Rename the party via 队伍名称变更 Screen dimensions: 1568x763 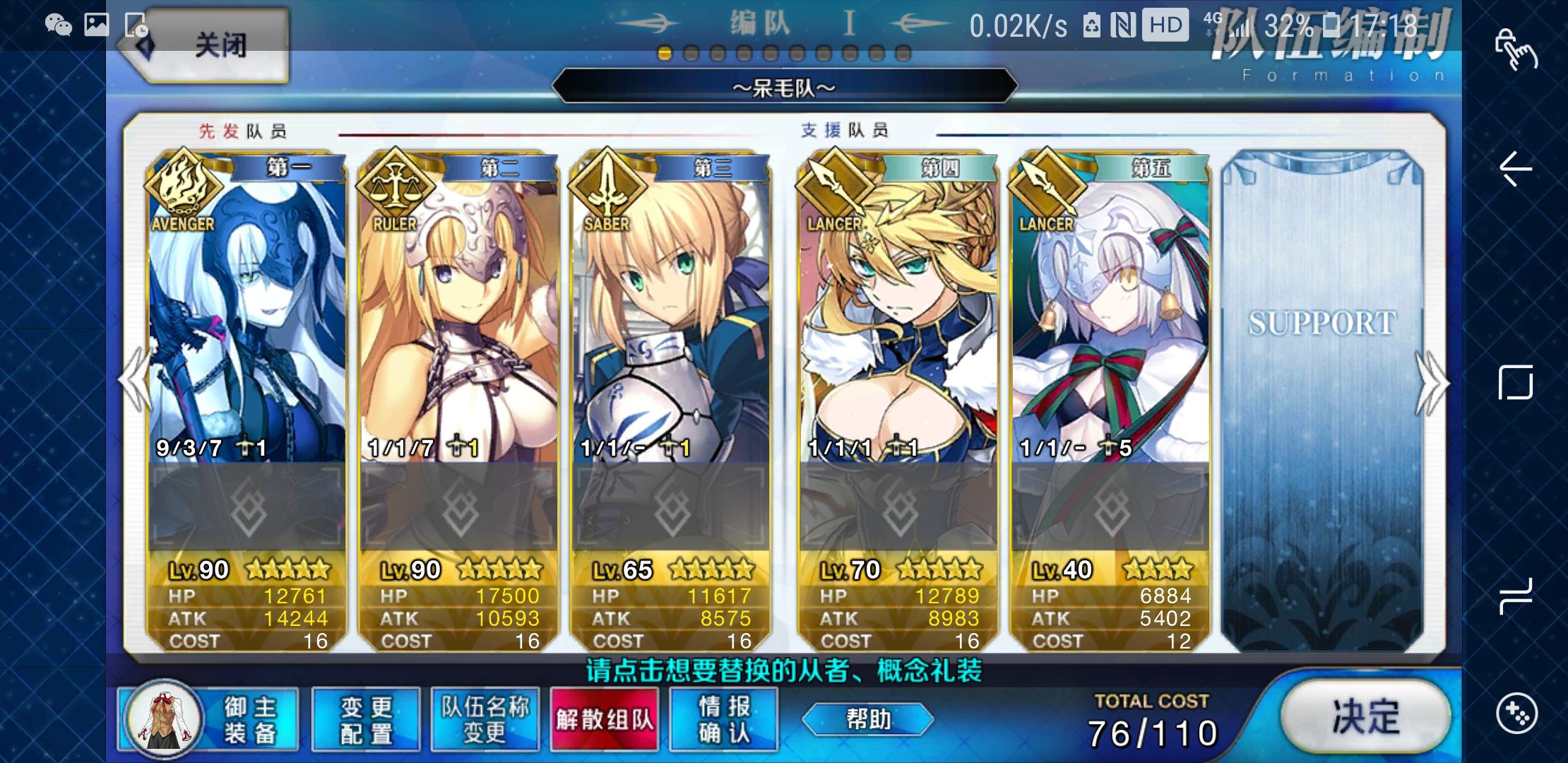click(x=485, y=719)
